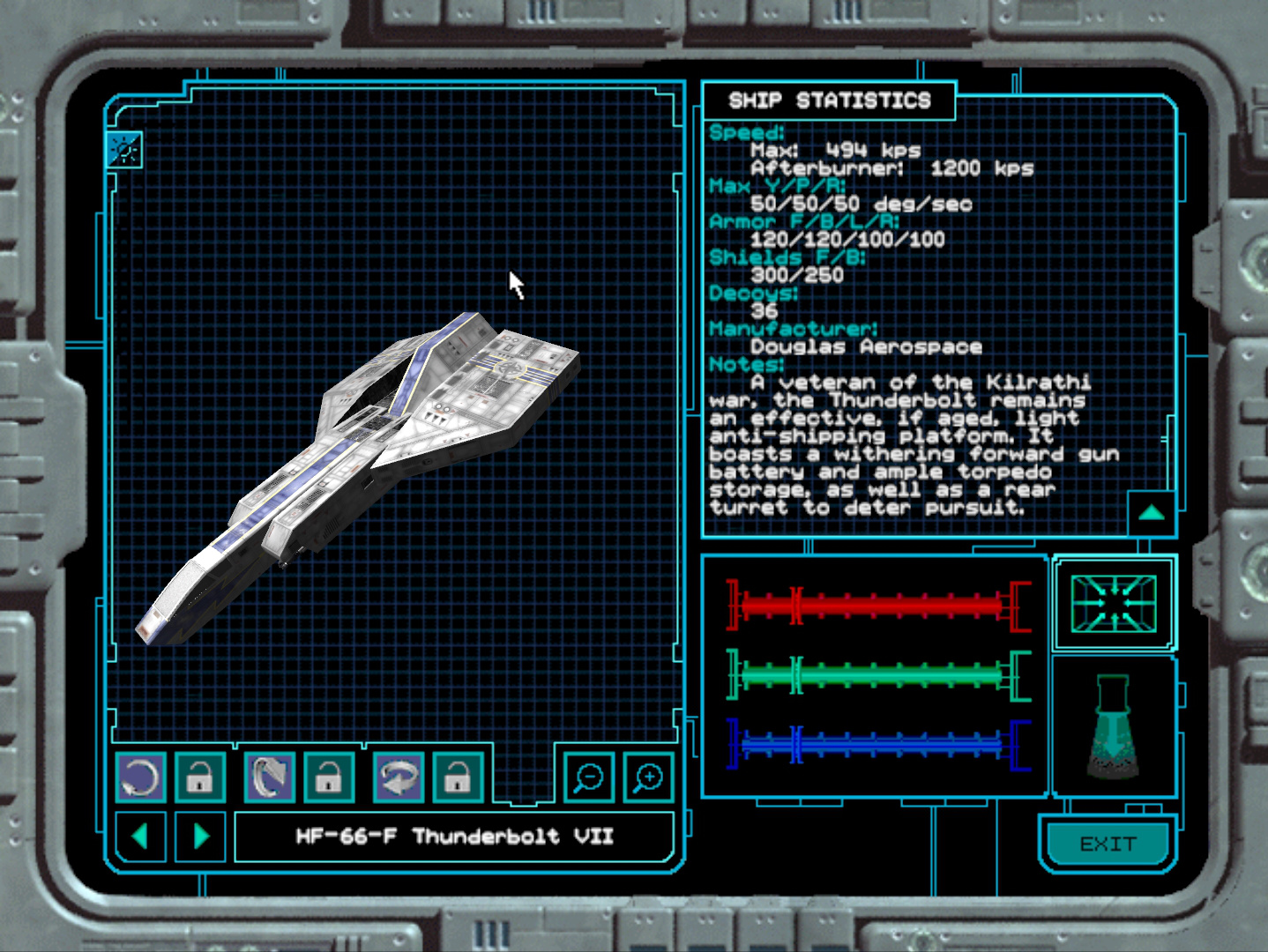This screenshot has width=1268, height=952.
Task: Exit the ship statistics screen
Action: pyautogui.click(x=1108, y=844)
